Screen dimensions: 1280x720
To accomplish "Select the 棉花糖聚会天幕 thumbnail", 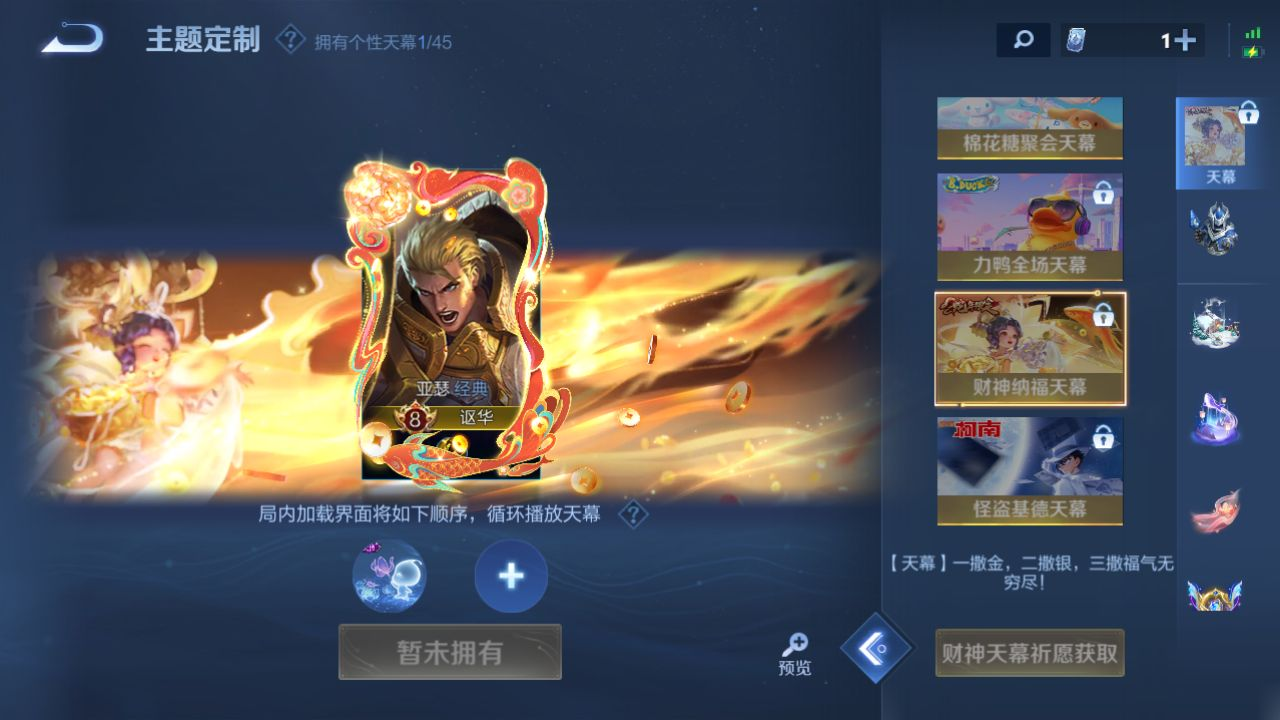I will click(x=1029, y=128).
